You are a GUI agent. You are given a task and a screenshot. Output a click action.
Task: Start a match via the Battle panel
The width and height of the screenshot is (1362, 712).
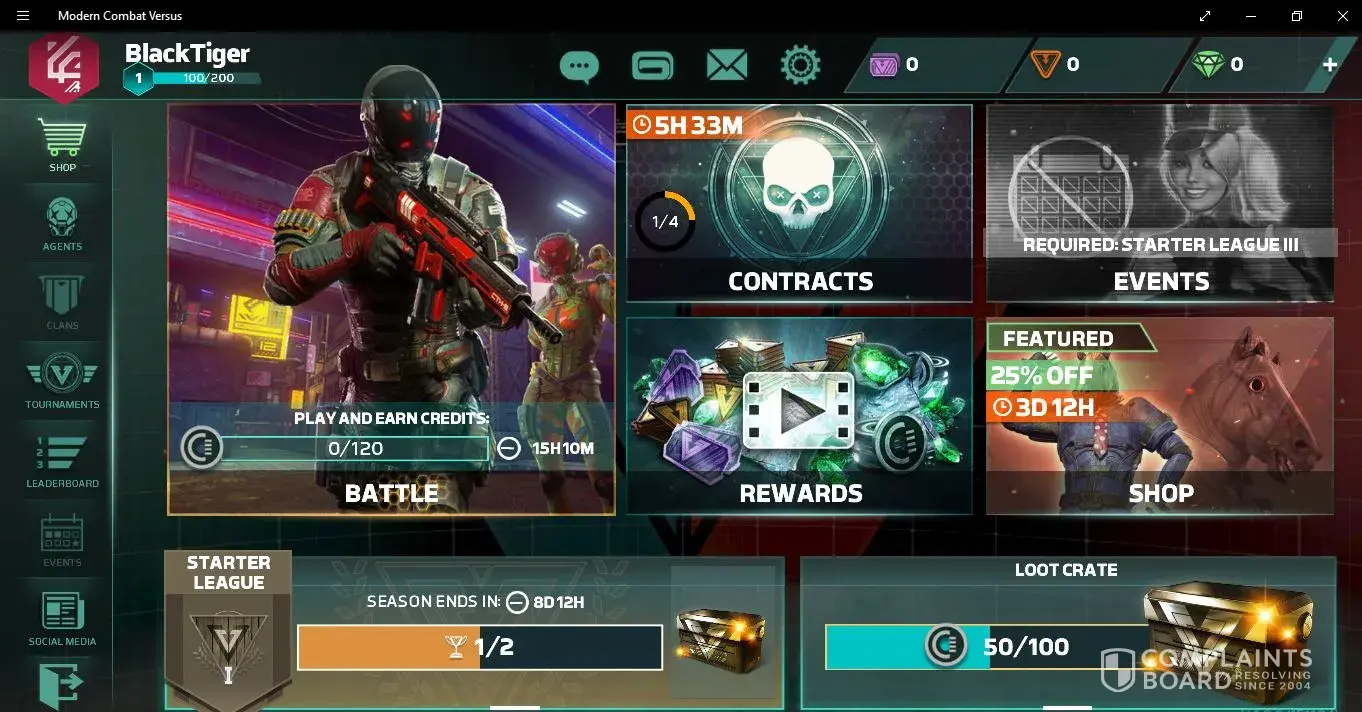(391, 310)
